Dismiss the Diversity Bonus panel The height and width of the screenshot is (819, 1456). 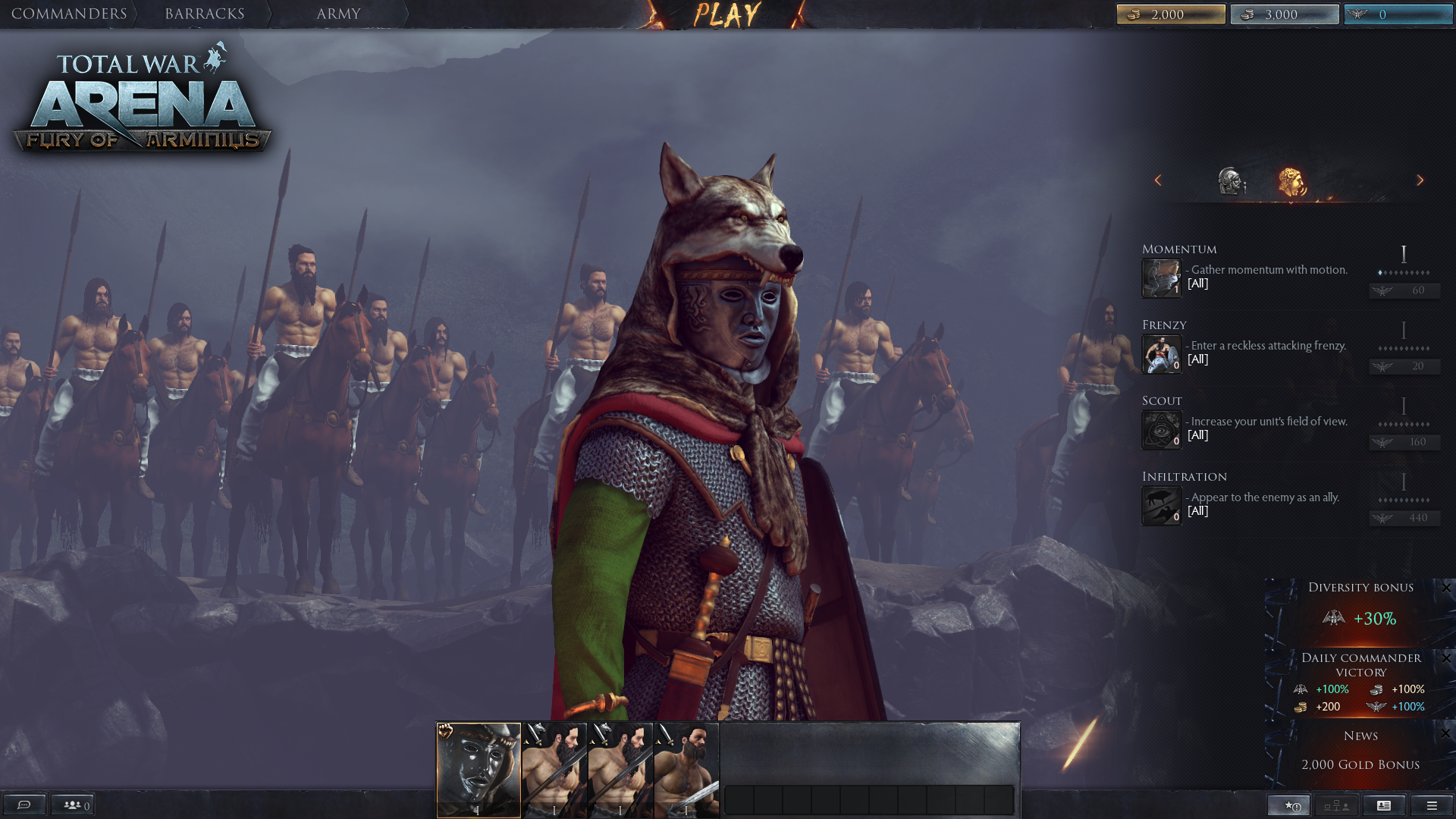1447,588
